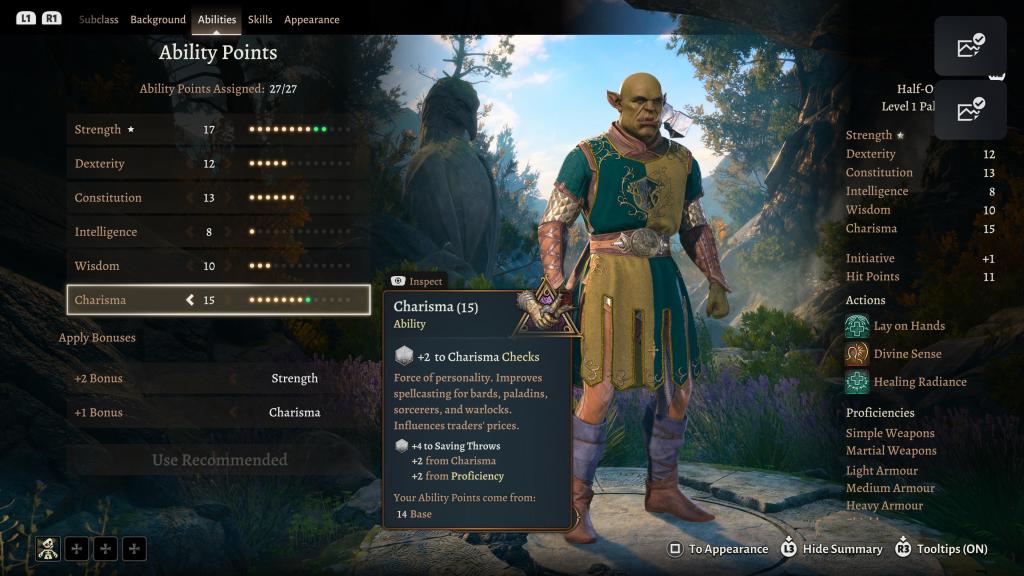Open the Appearance tab
Image resolution: width=1024 pixels, height=576 pixels.
click(311, 20)
